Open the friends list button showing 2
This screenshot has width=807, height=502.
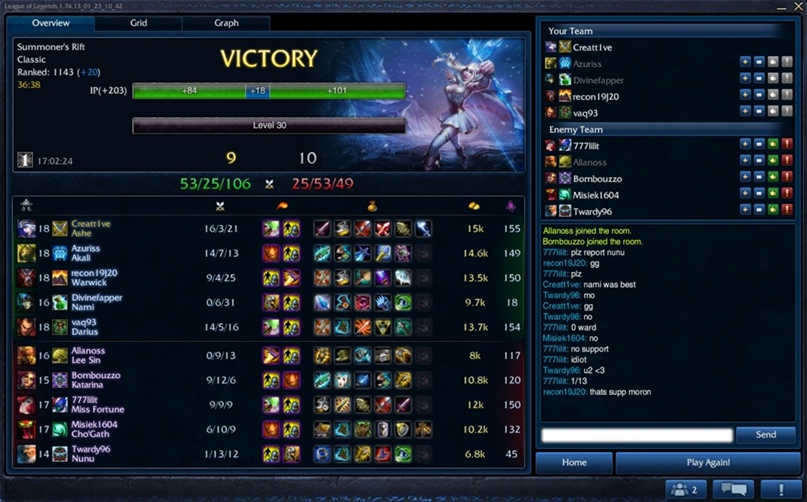point(689,489)
